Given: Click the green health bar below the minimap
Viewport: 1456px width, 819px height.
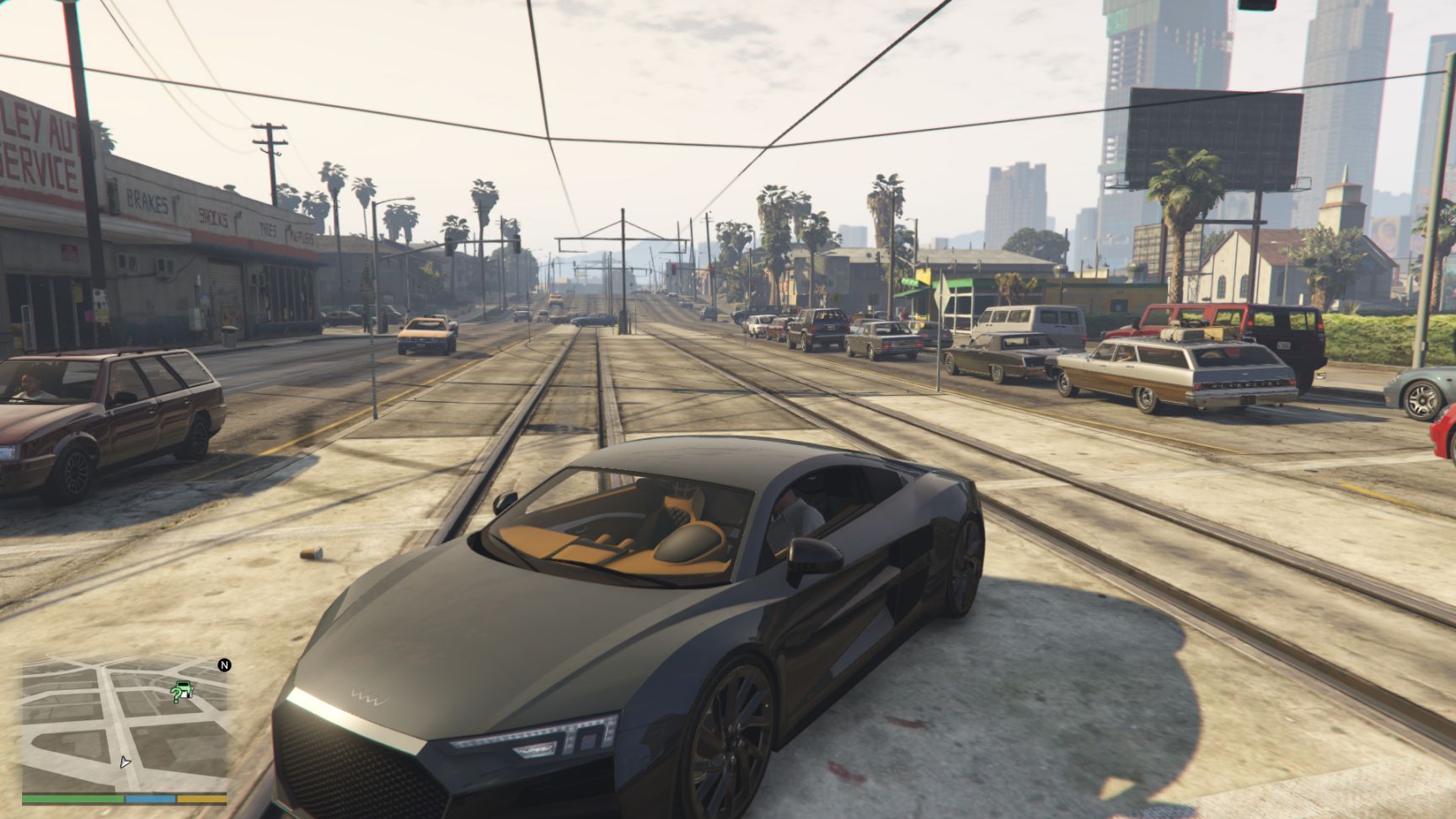Looking at the screenshot, I should 72,799.
